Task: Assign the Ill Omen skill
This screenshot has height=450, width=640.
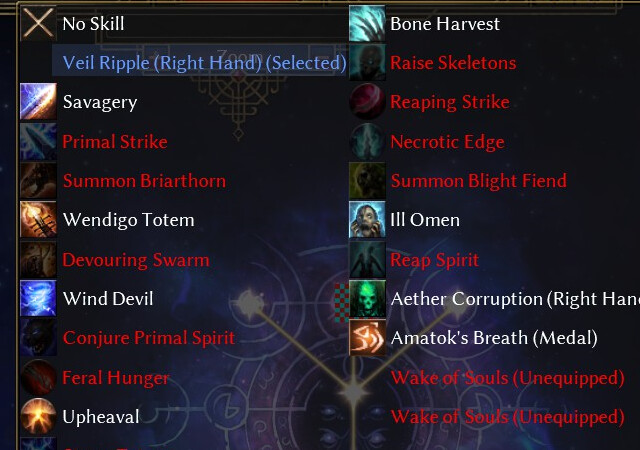Action: [424, 220]
